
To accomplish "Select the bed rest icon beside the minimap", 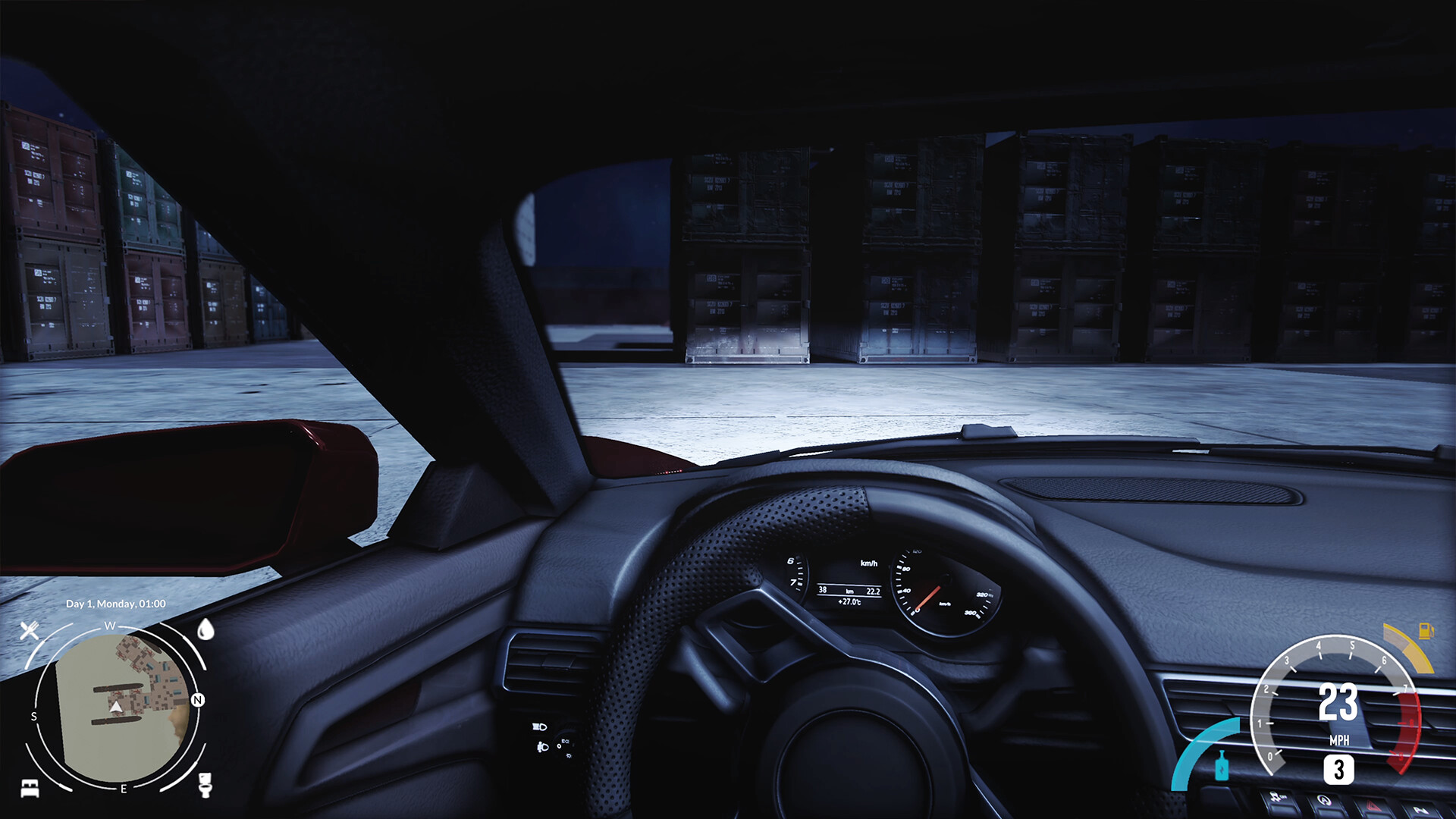I will tap(30, 789).
